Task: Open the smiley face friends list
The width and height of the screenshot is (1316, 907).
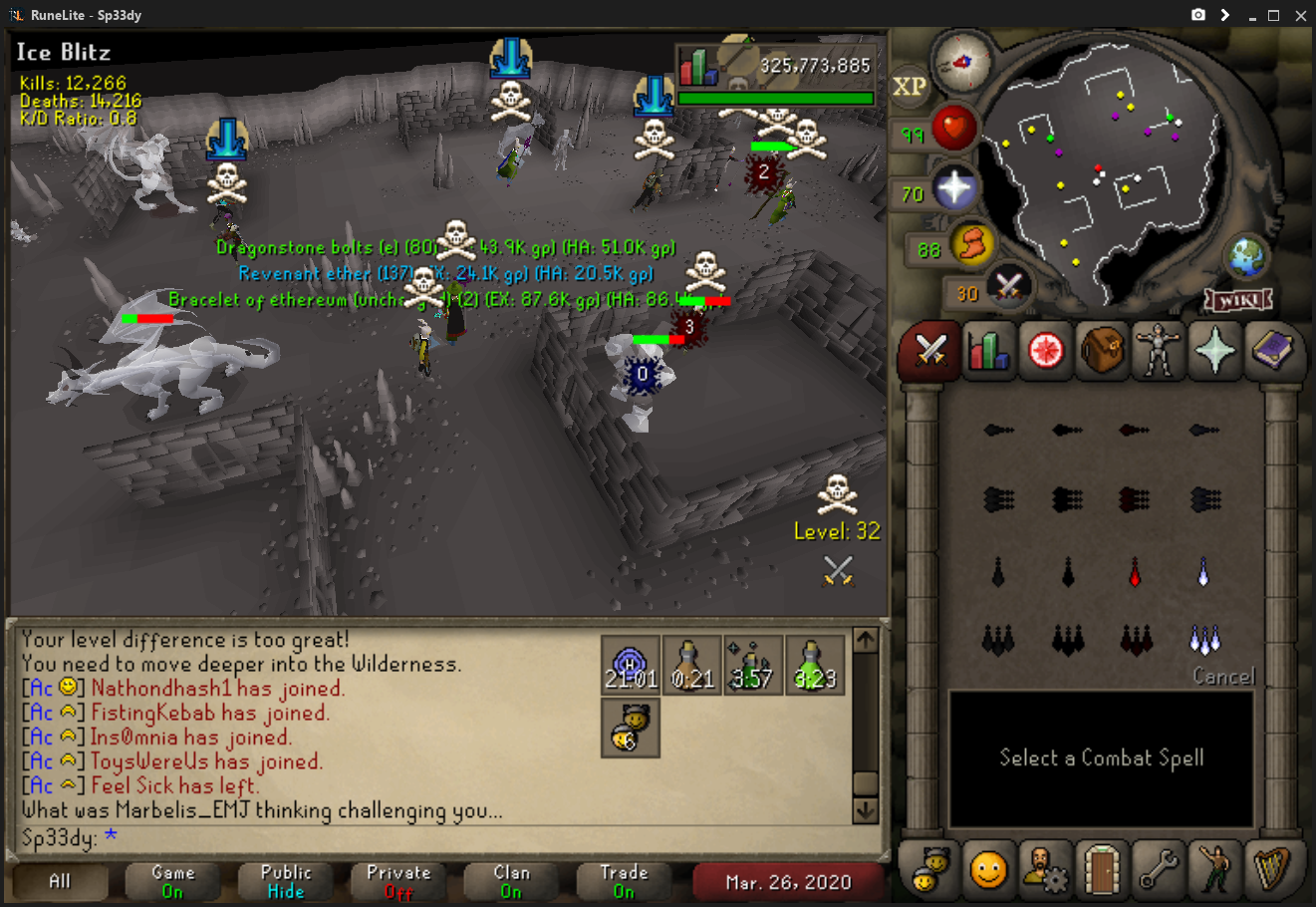Action: click(x=987, y=870)
